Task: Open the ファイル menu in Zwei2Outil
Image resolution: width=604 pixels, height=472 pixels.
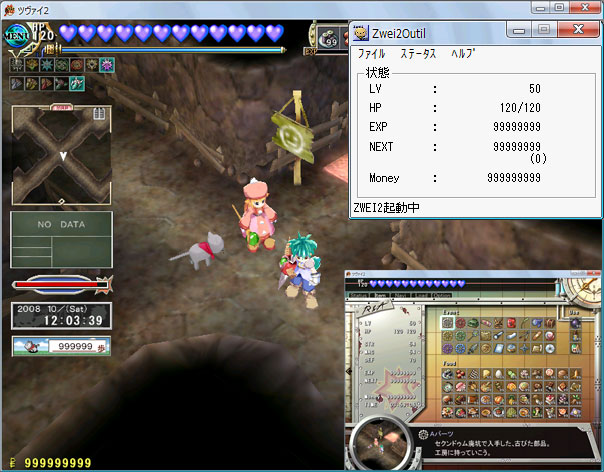Action: tap(371, 53)
